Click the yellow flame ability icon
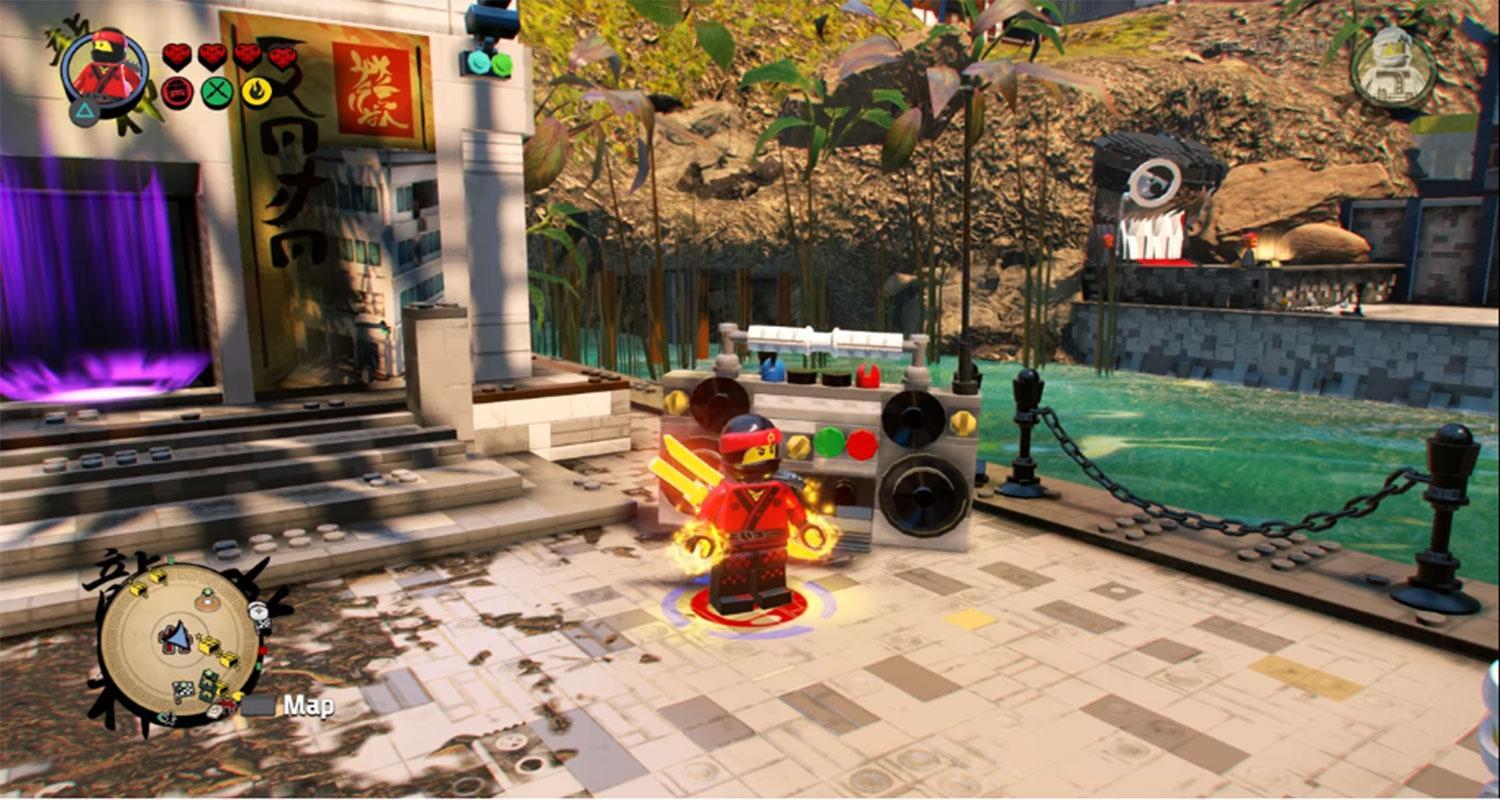1500x800 pixels. point(257,92)
